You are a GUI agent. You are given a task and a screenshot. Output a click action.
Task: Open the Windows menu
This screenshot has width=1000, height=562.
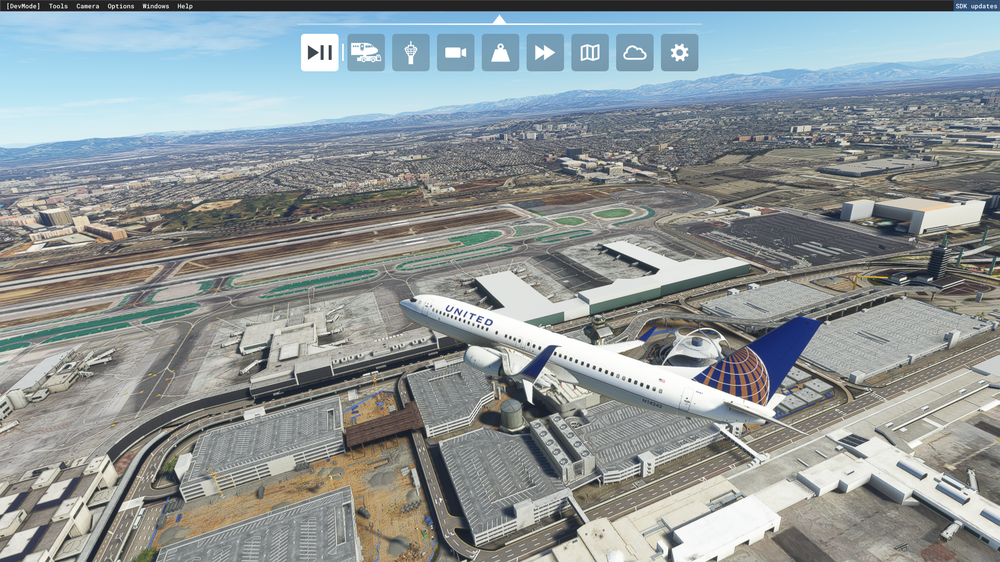(x=156, y=6)
